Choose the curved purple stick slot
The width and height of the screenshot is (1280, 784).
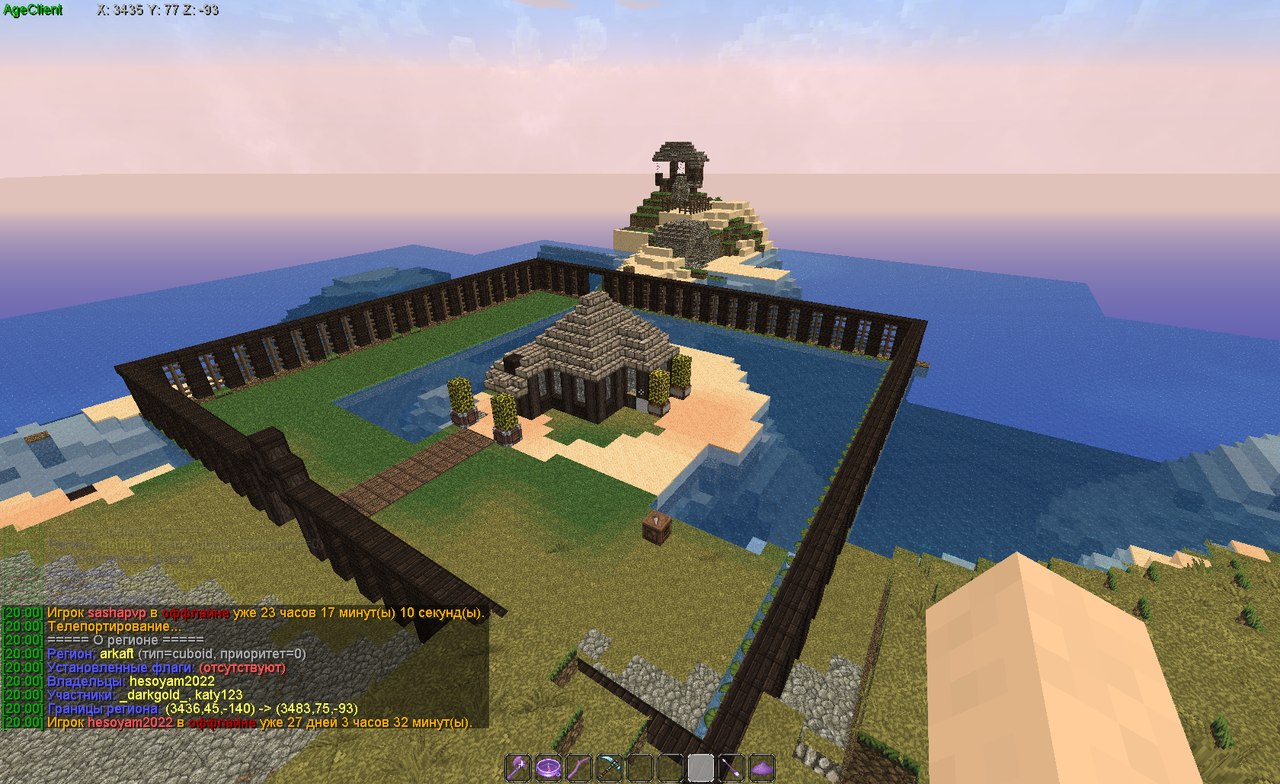click(x=578, y=767)
